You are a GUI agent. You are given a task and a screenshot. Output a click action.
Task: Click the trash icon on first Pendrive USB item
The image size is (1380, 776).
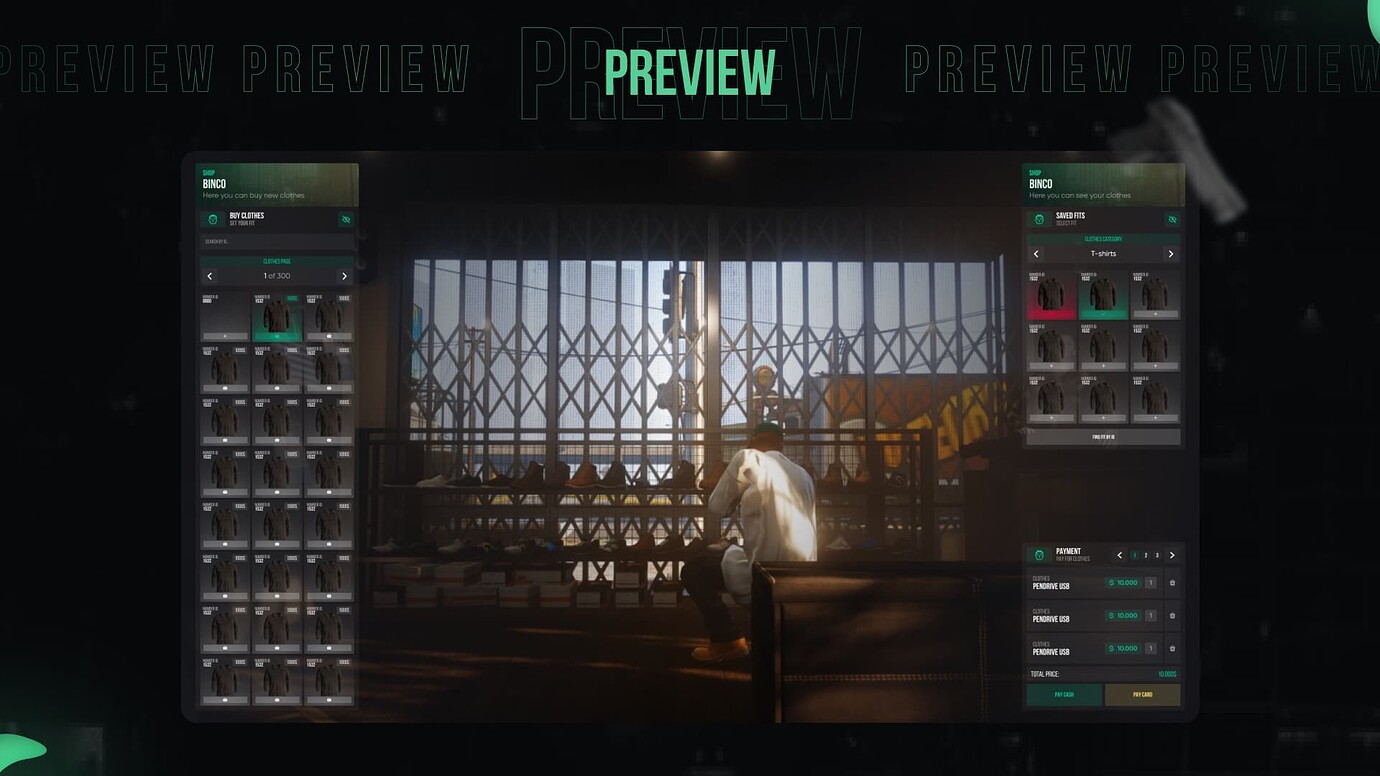(x=1171, y=583)
